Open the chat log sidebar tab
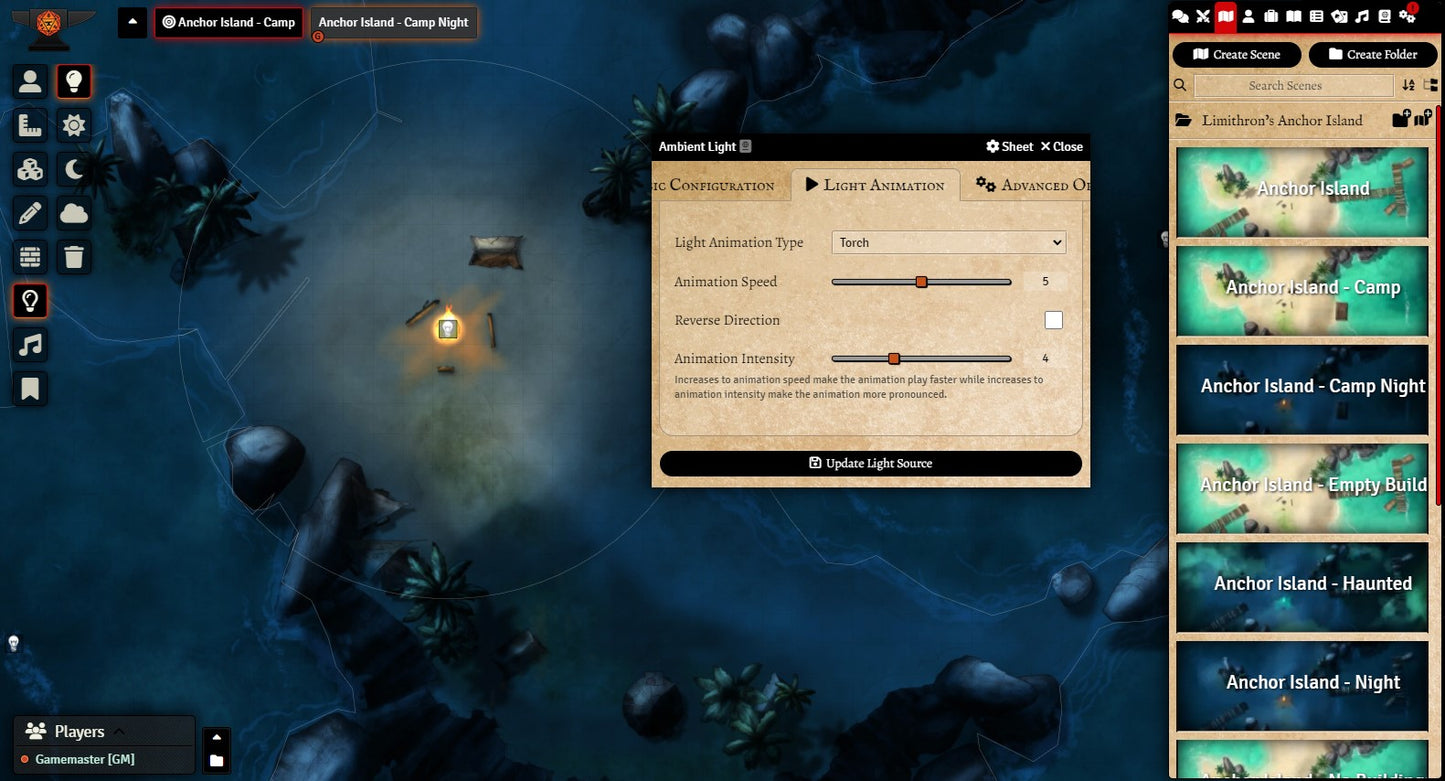Image resolution: width=1445 pixels, height=781 pixels. (x=1180, y=16)
